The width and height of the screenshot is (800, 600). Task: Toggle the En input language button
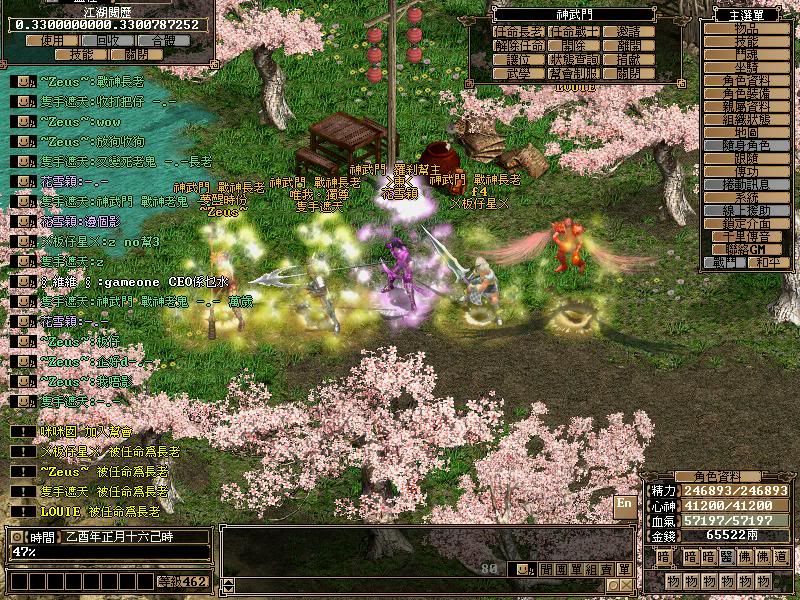[x=624, y=502]
